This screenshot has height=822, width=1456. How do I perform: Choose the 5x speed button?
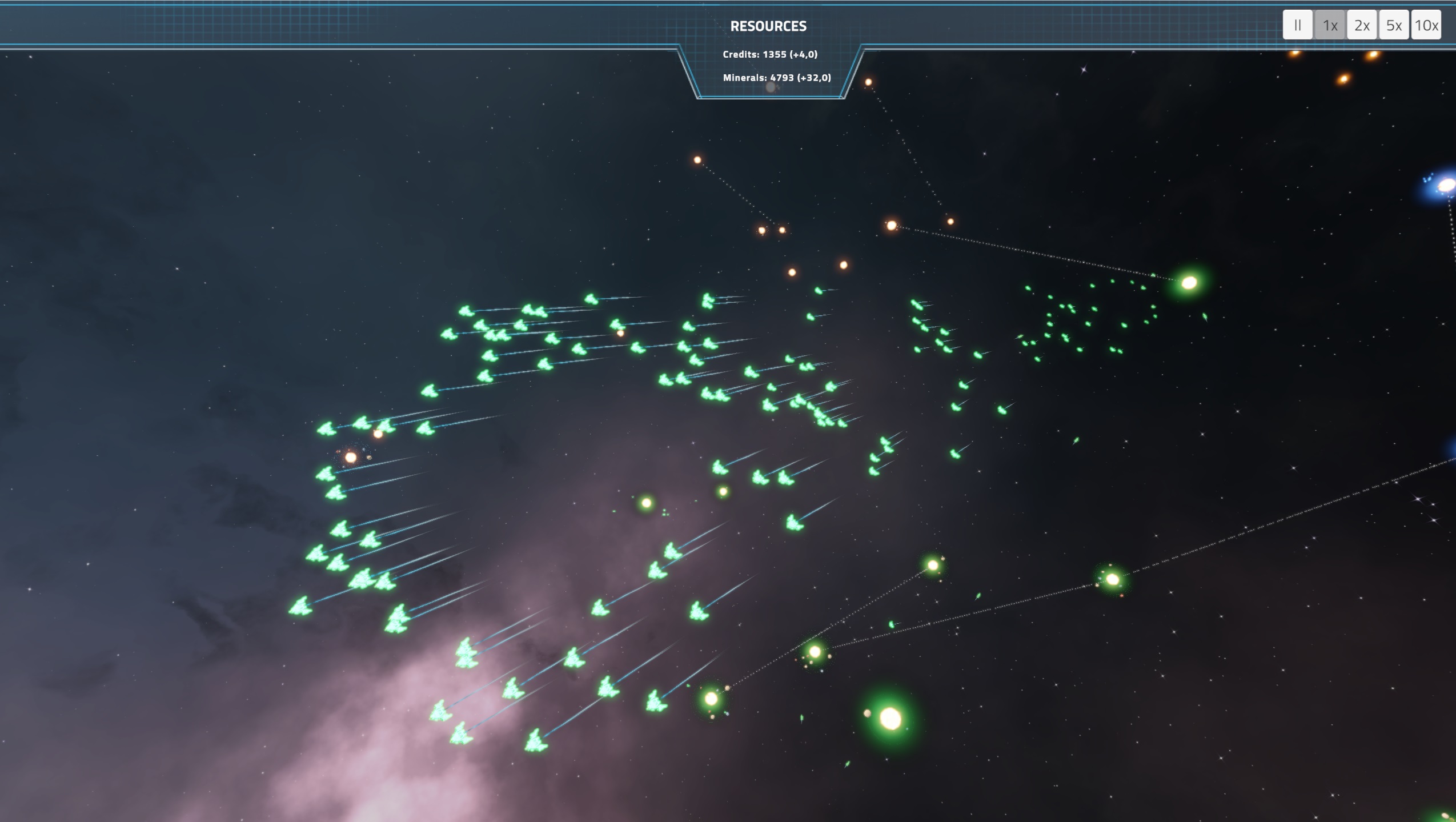pyautogui.click(x=1394, y=25)
